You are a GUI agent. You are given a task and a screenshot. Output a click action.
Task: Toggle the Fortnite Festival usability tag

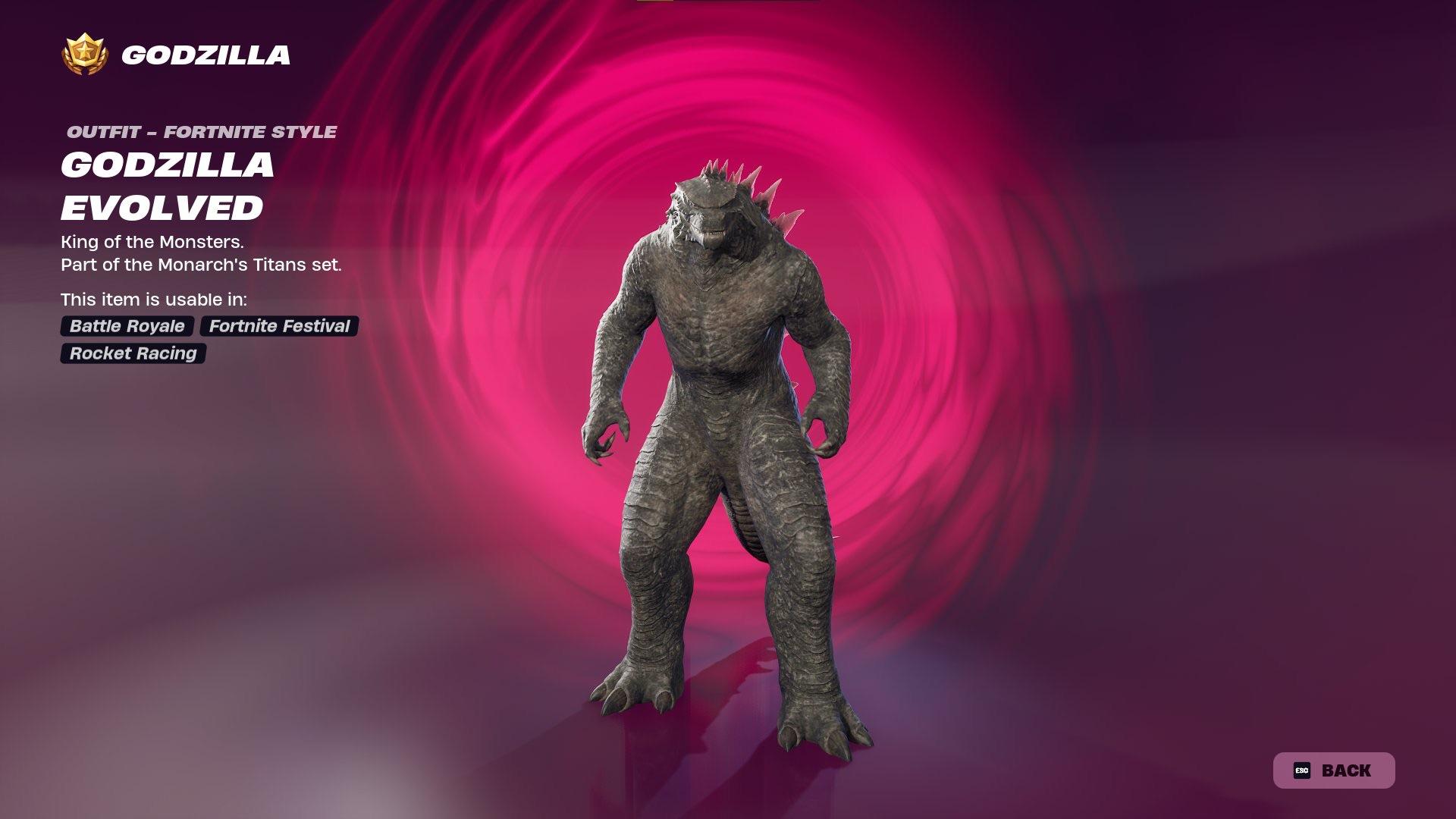(278, 327)
